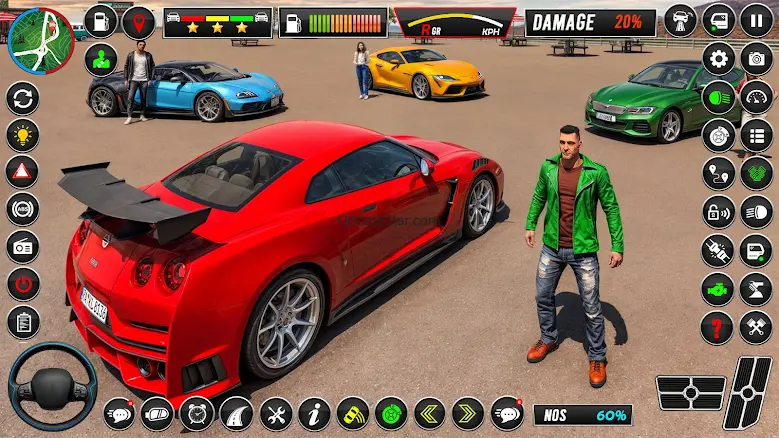Pause the game
Image resolution: width=779 pixels, height=438 pixels.
756,20
